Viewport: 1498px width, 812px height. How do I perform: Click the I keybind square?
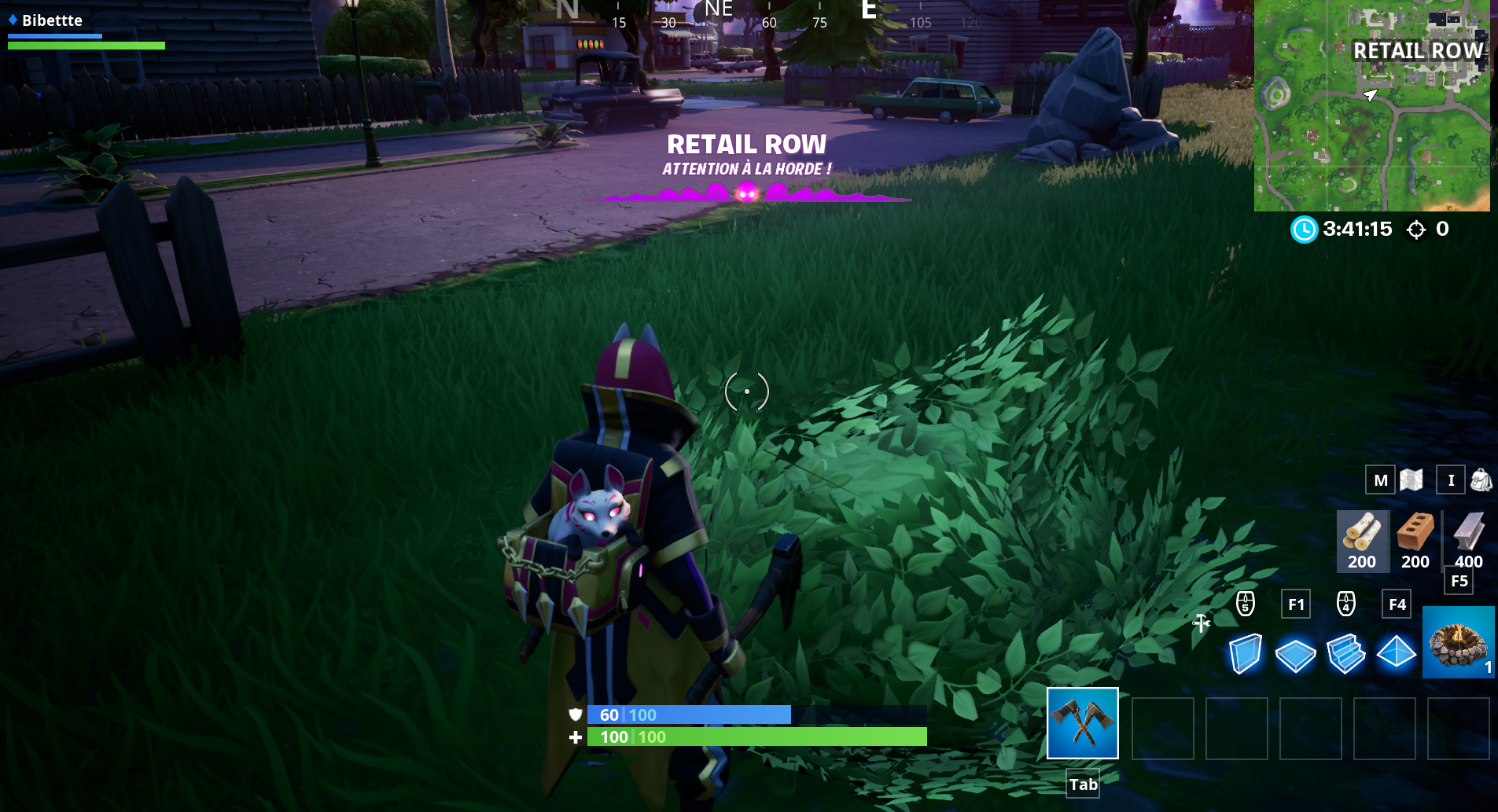1451,479
